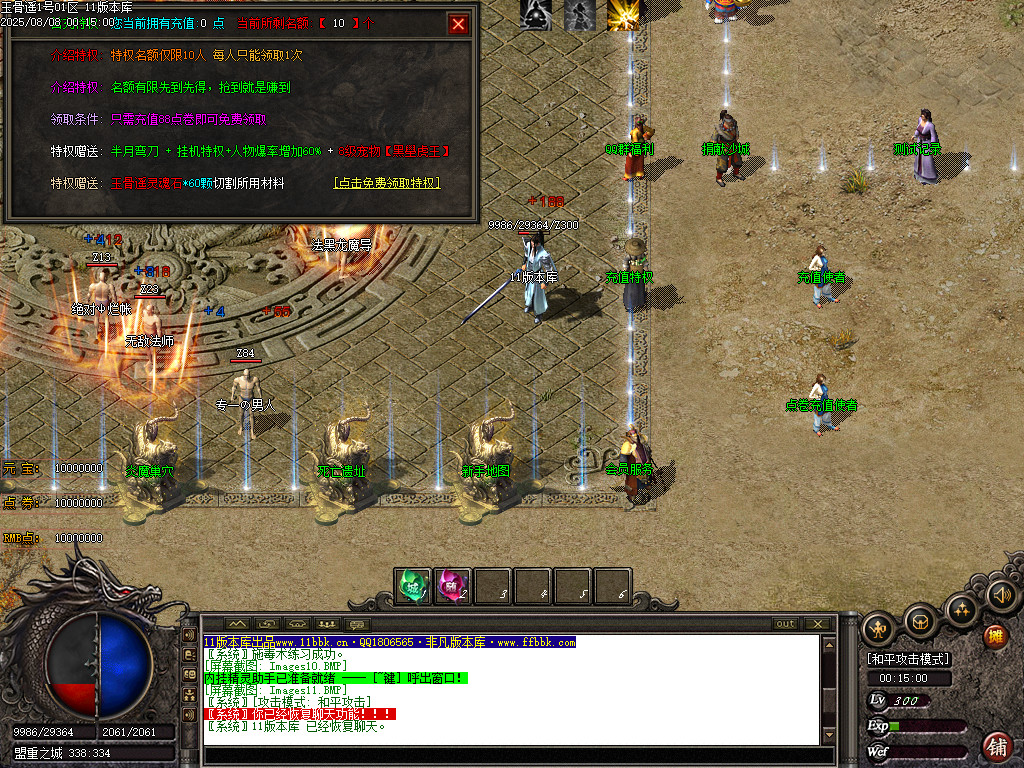Close the privilege info panel
This screenshot has height=768, width=1024.
point(459,24)
